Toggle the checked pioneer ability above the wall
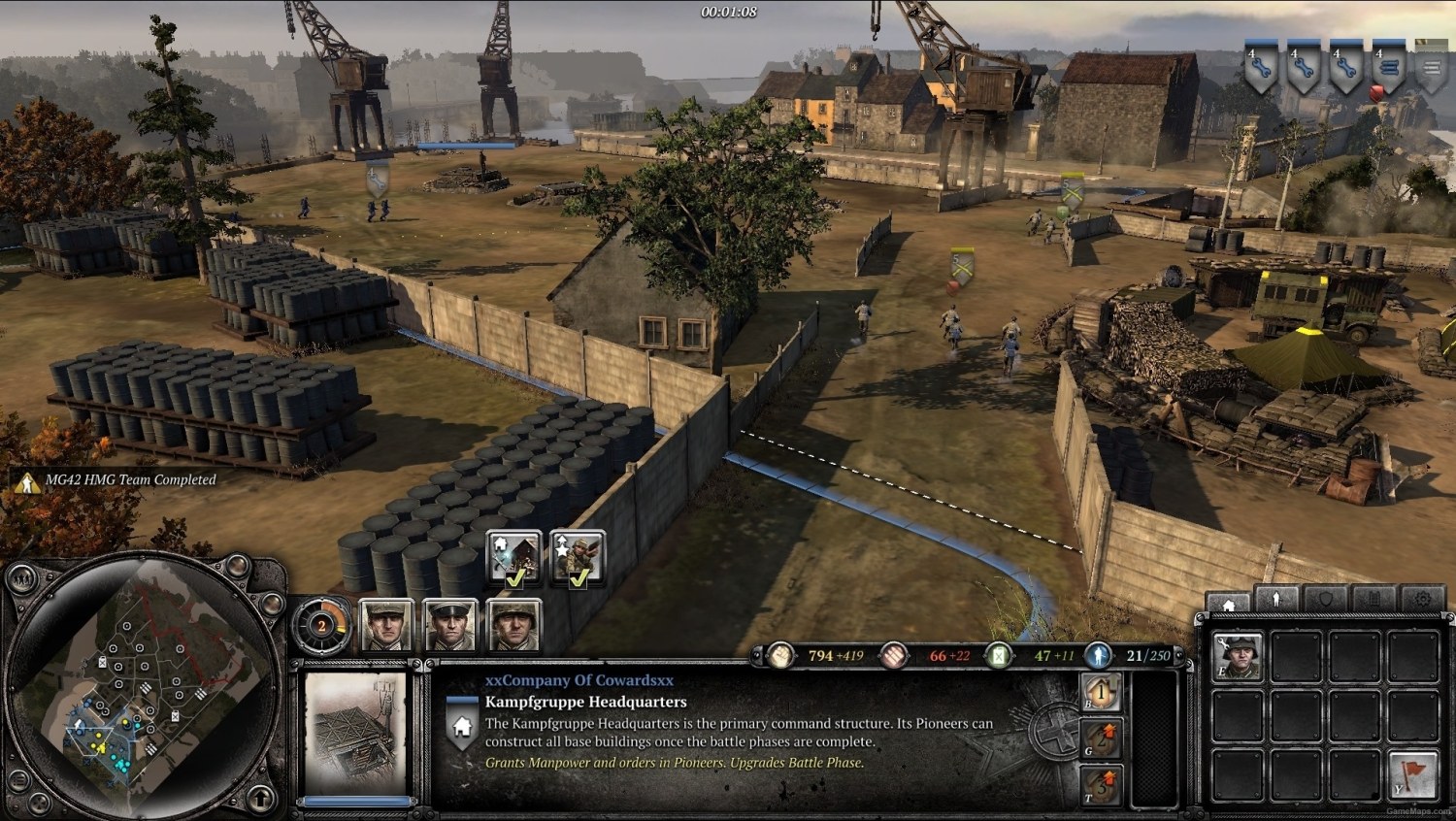This screenshot has width=1456, height=821. pyautogui.click(x=513, y=558)
